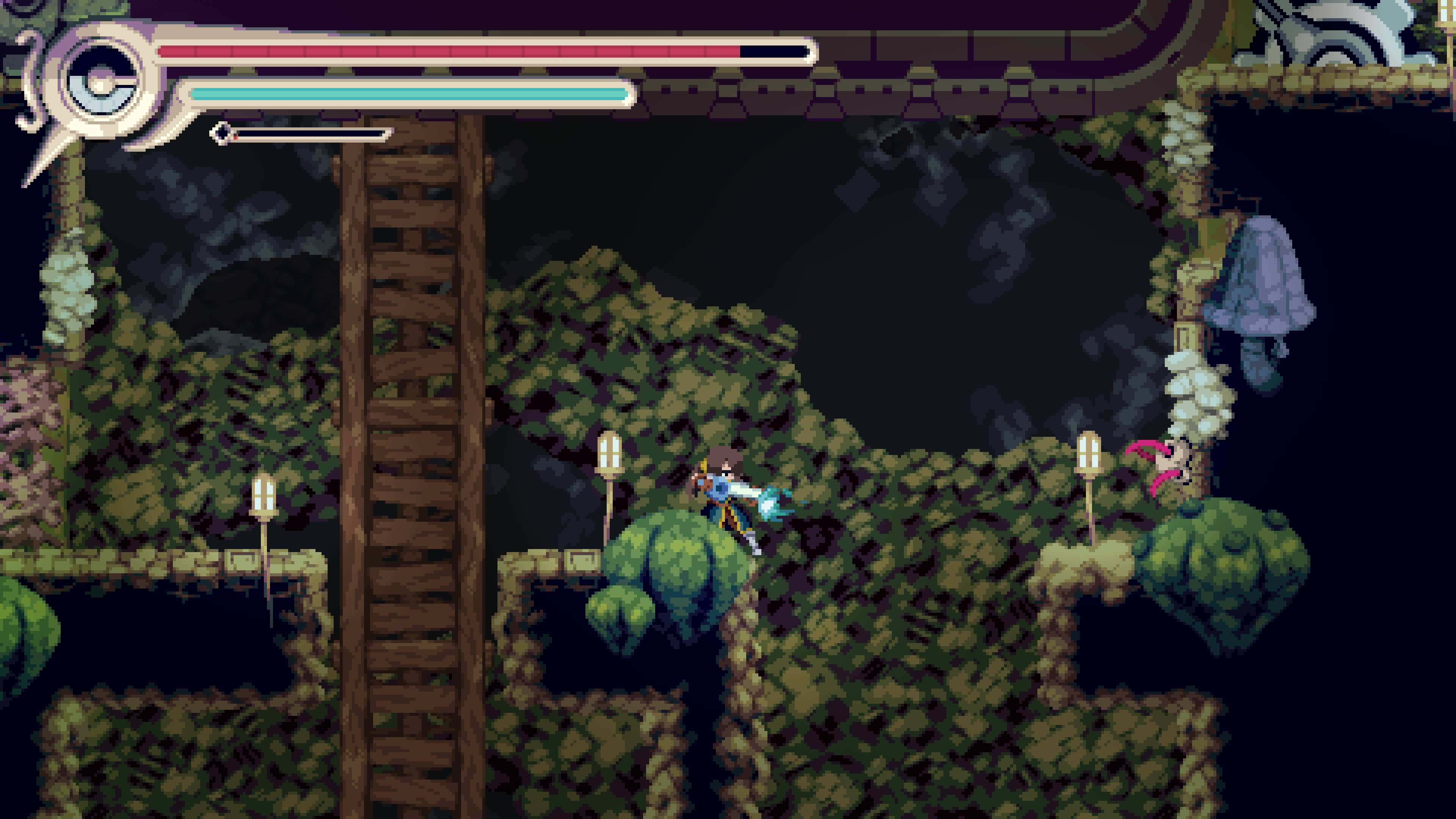
Task: Click the red health bar
Action: pos(452,51)
